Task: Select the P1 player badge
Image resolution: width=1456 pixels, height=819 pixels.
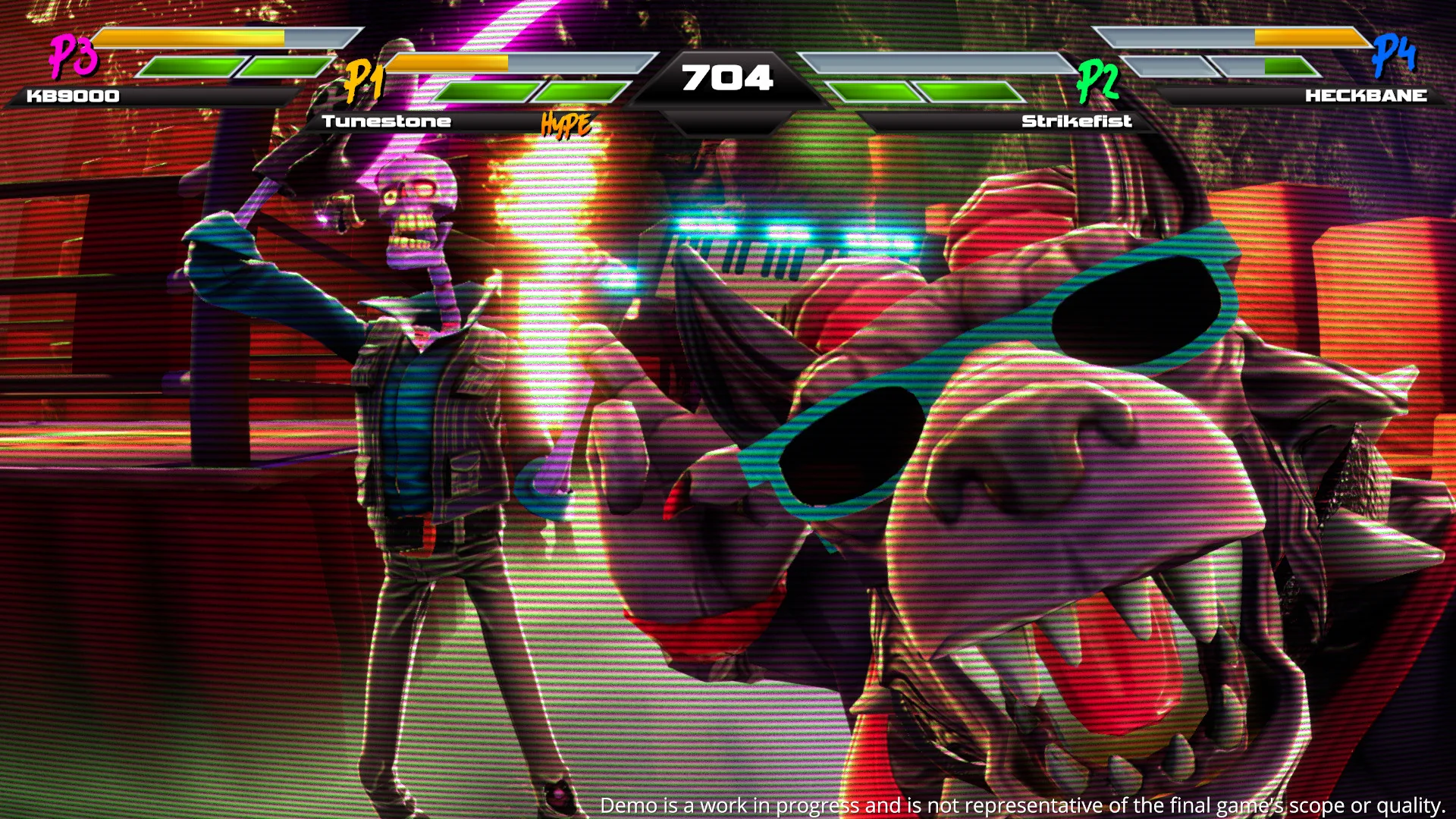Action: [366, 80]
